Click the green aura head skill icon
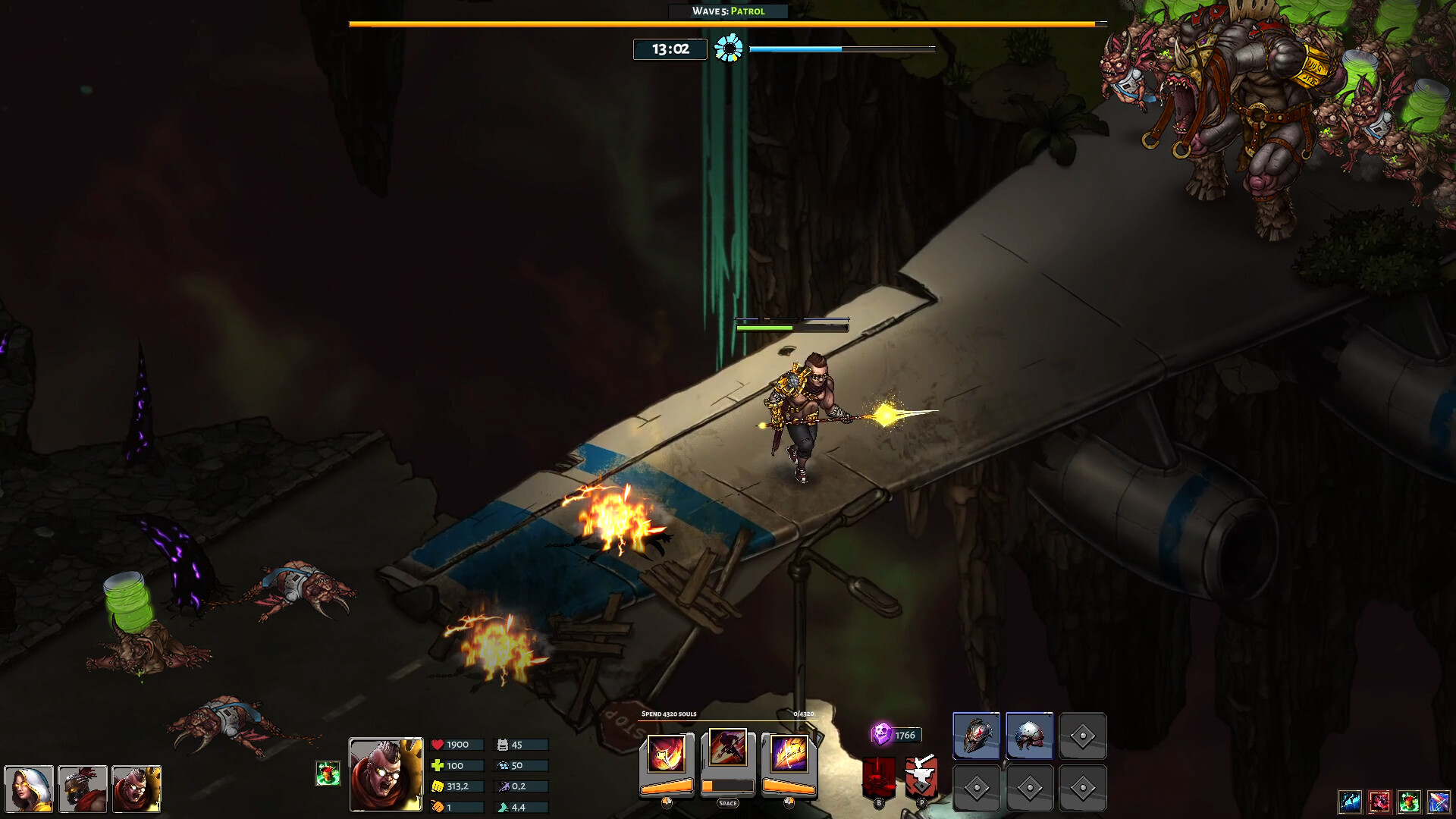 (1409, 801)
